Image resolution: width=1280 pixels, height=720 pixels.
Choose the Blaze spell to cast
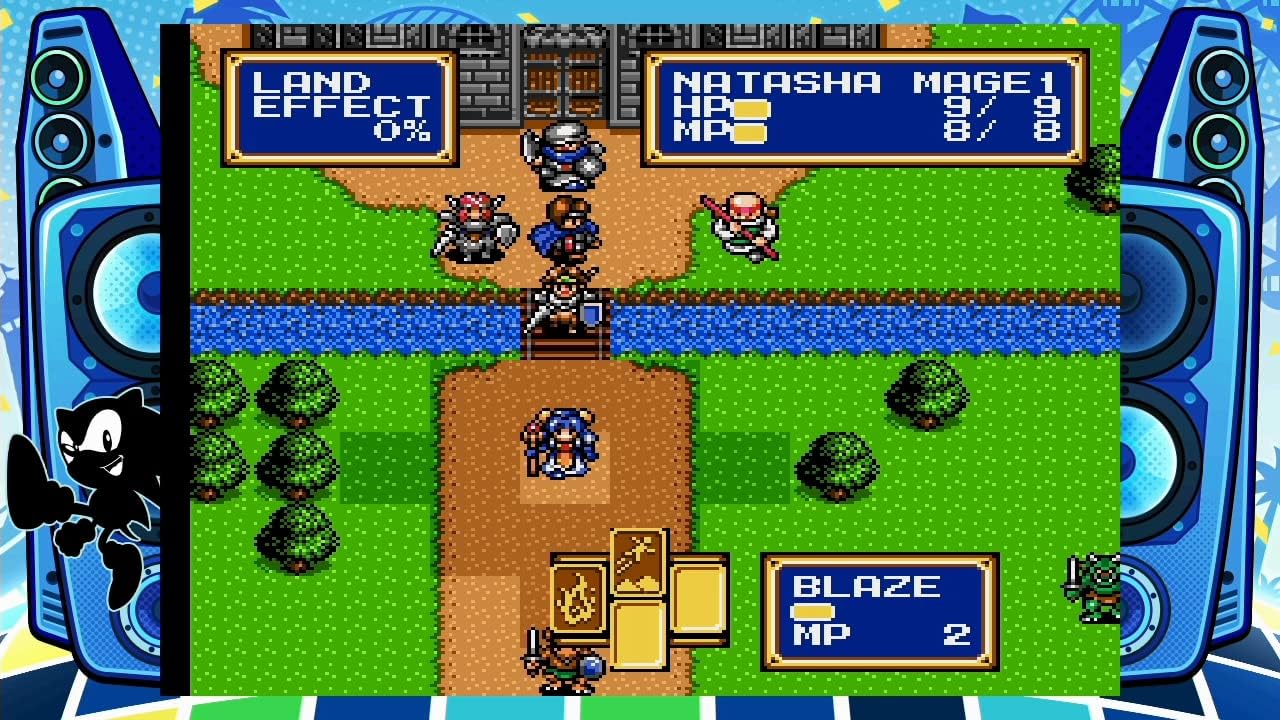point(869,585)
